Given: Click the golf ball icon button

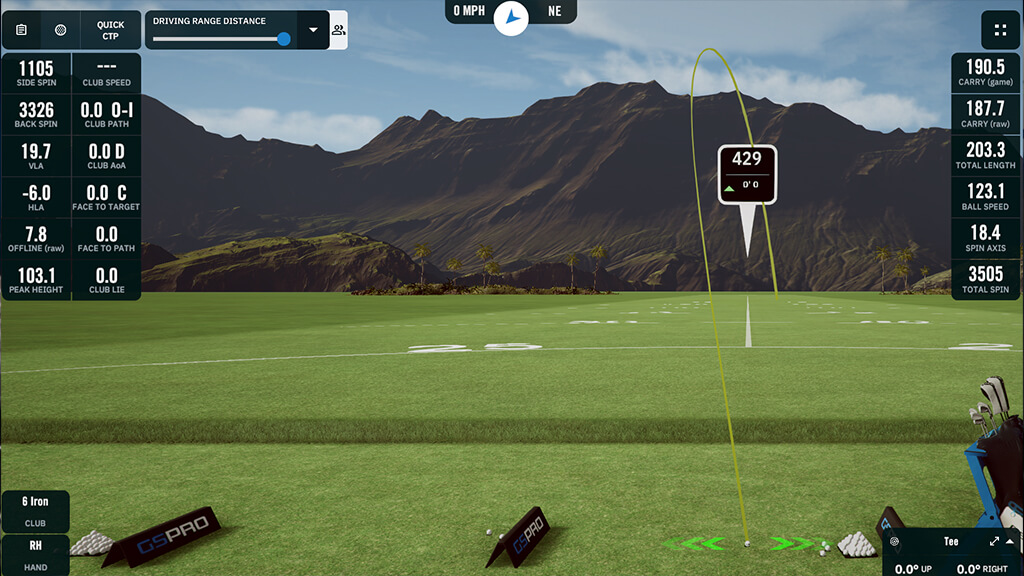Looking at the screenshot, I should 61,30.
